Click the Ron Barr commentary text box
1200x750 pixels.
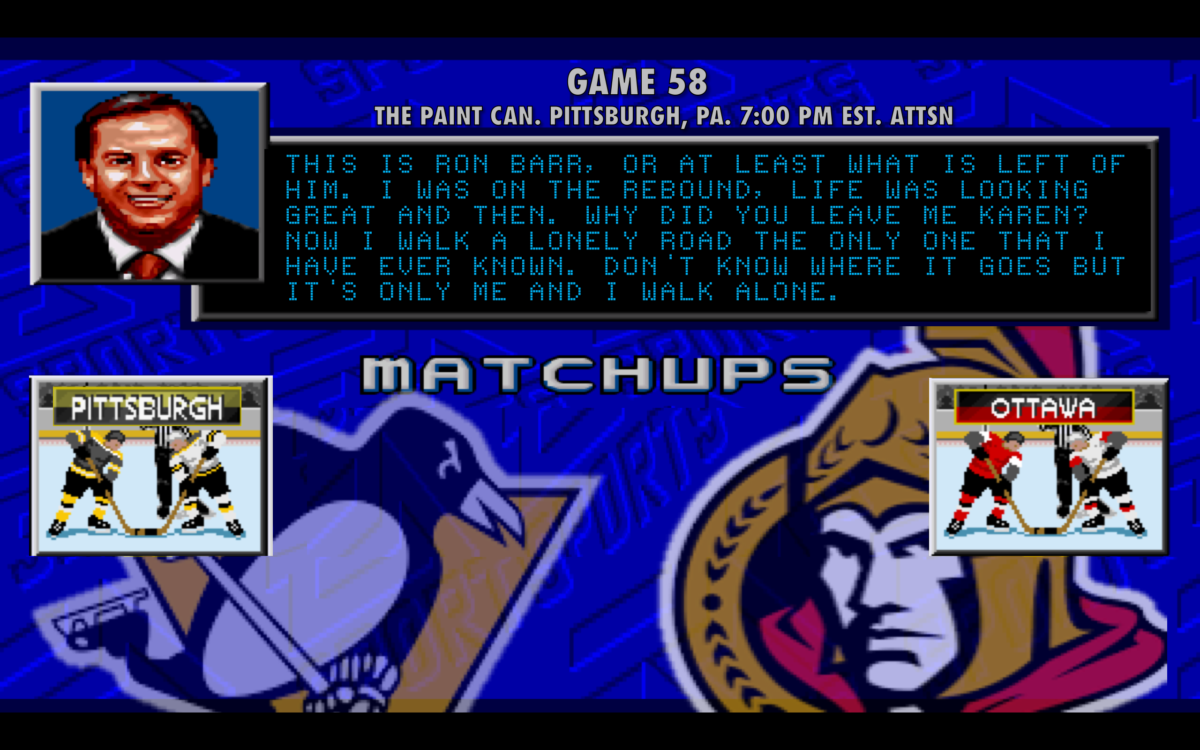click(706, 228)
